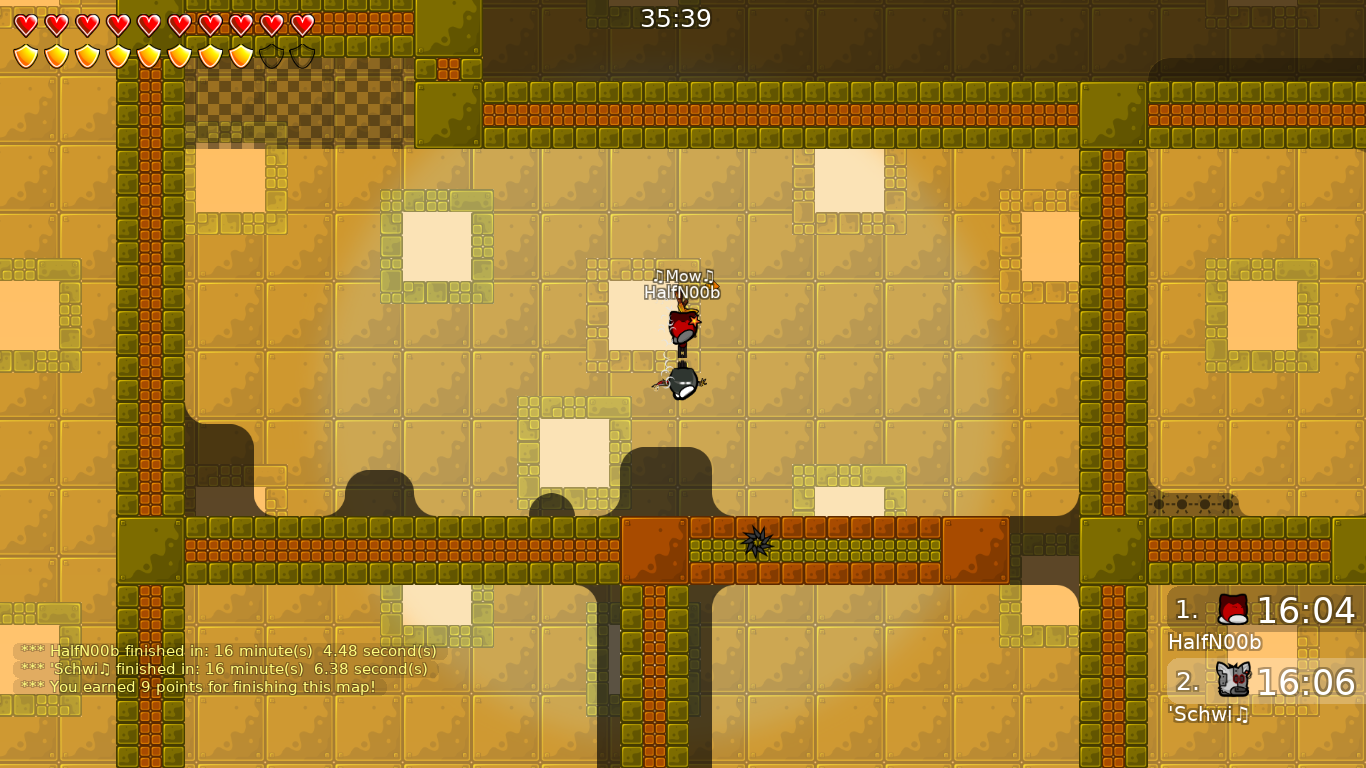Click the HalfN00b finish time chat message

[x=228, y=650]
